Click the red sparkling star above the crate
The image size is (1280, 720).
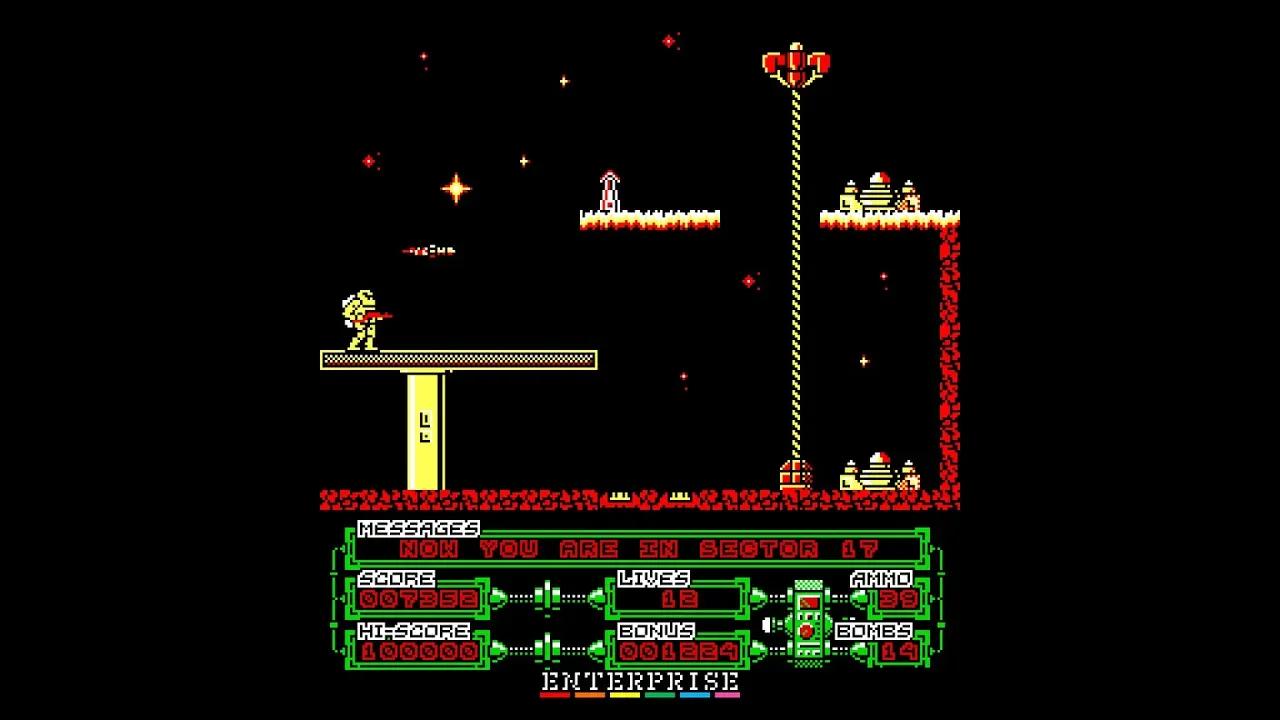point(748,281)
